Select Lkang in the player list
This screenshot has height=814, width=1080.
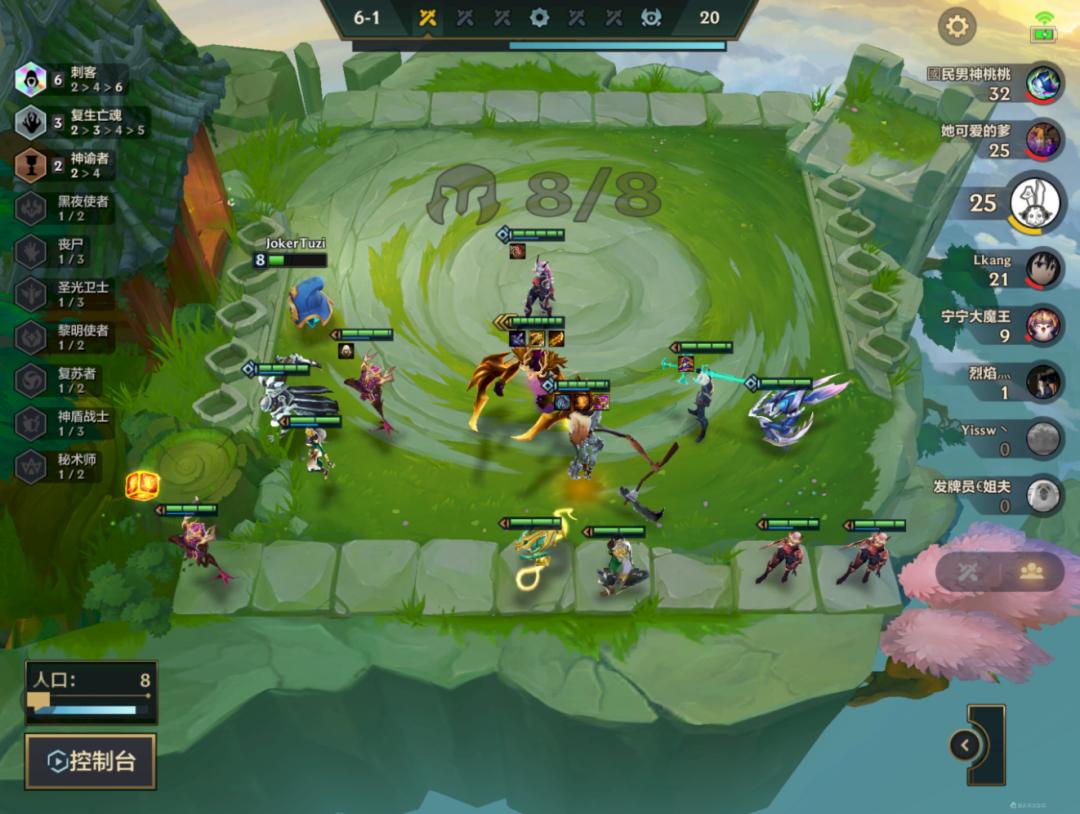[x=1043, y=268]
